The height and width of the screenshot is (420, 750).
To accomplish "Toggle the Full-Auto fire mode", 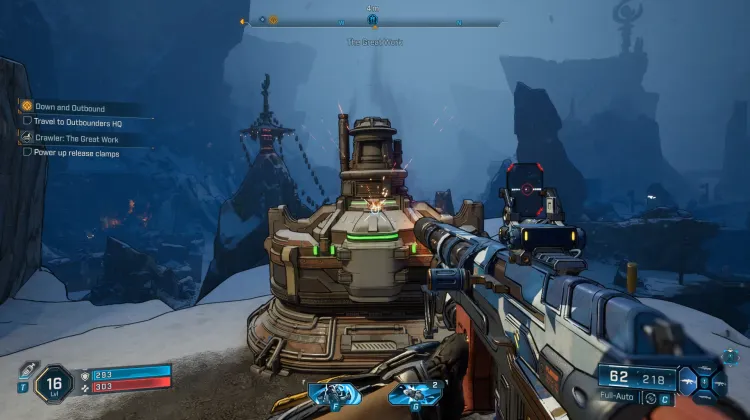I will click(x=617, y=398).
